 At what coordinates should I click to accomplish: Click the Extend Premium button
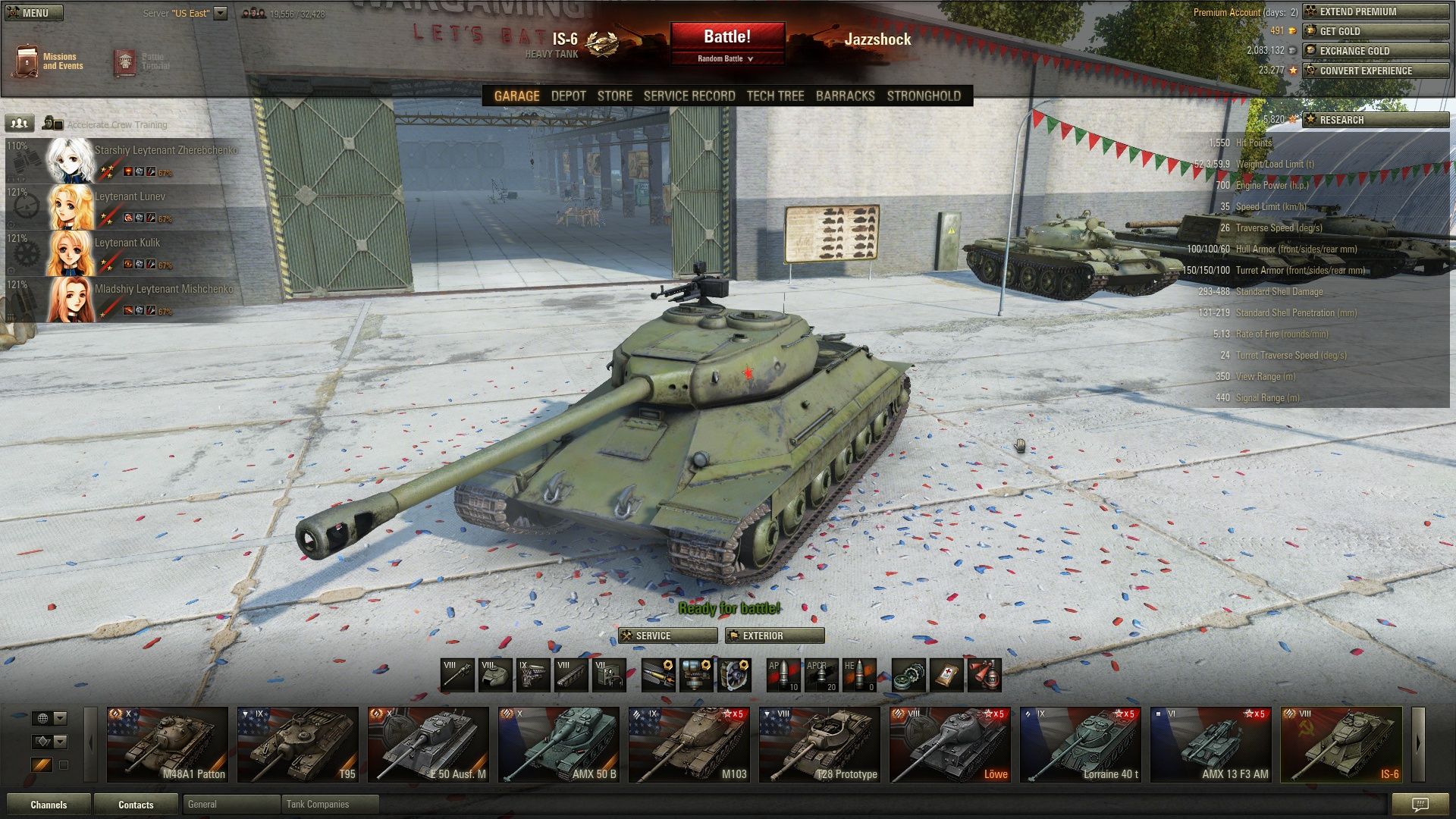click(x=1374, y=11)
